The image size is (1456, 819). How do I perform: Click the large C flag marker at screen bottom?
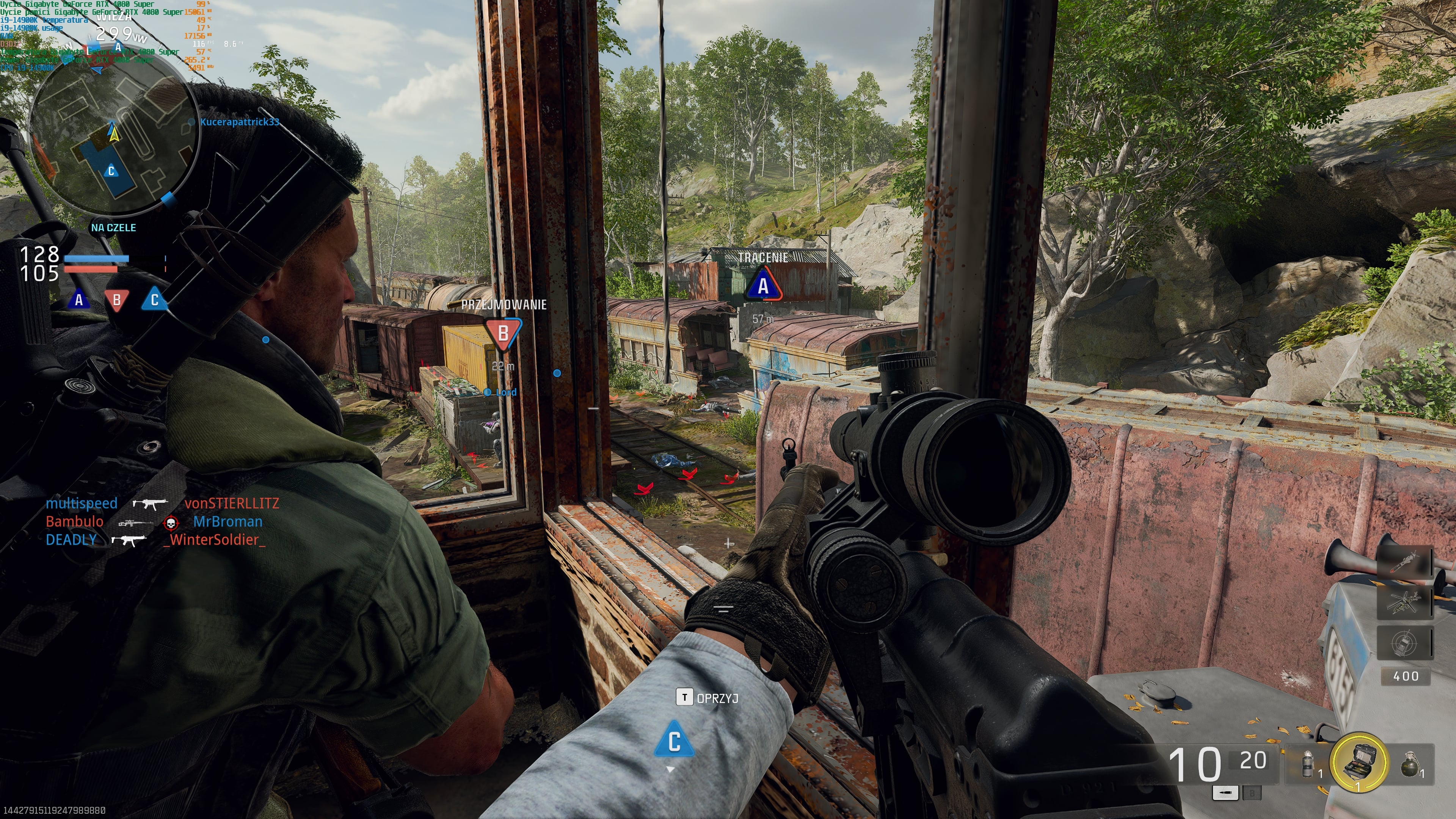click(x=674, y=741)
